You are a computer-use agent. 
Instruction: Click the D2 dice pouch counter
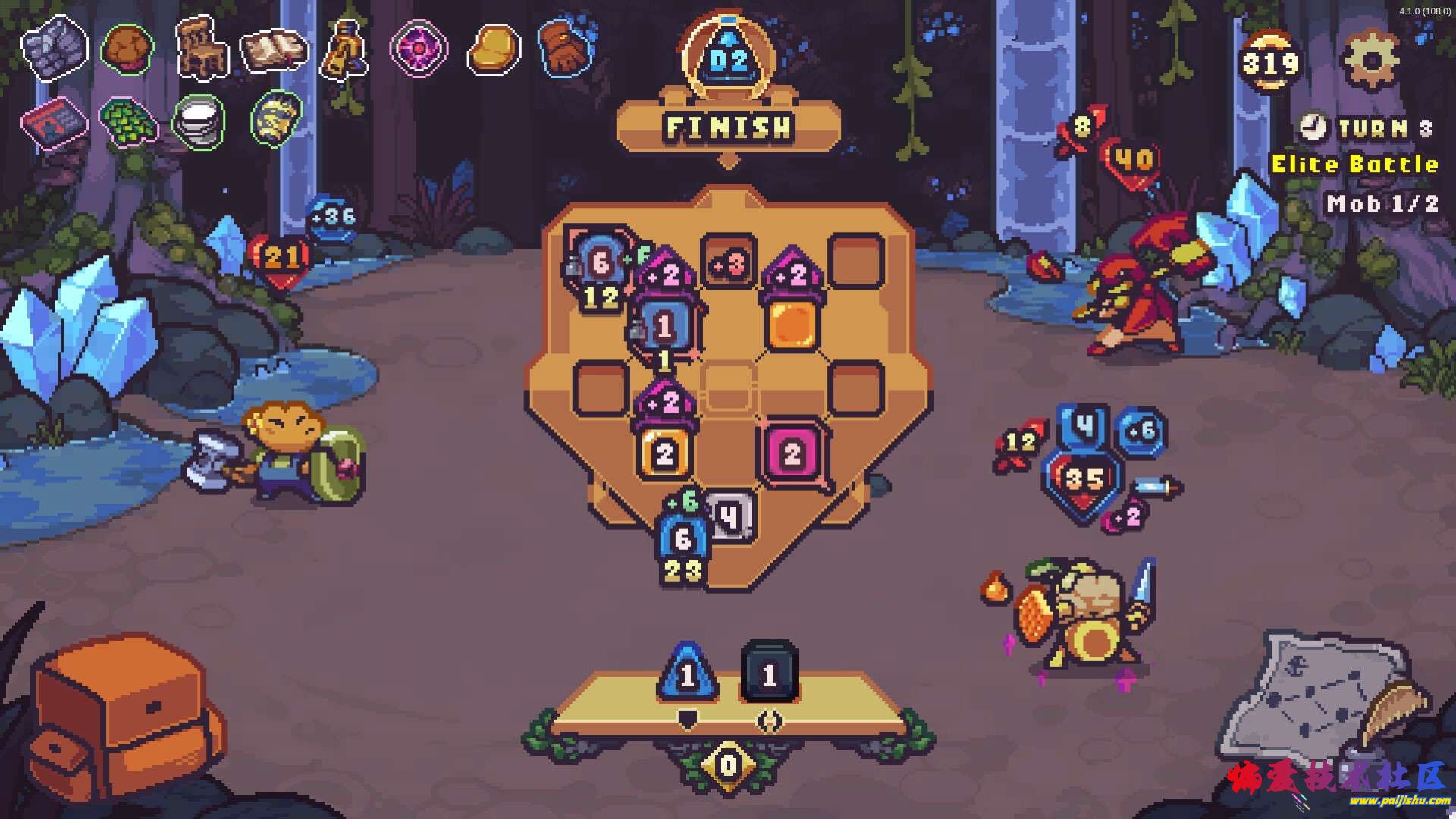(x=729, y=61)
